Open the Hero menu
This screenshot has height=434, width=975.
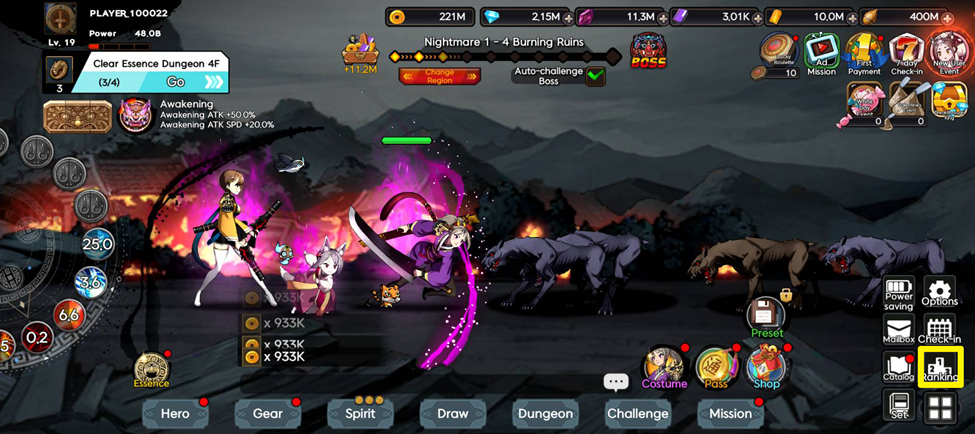click(x=175, y=413)
